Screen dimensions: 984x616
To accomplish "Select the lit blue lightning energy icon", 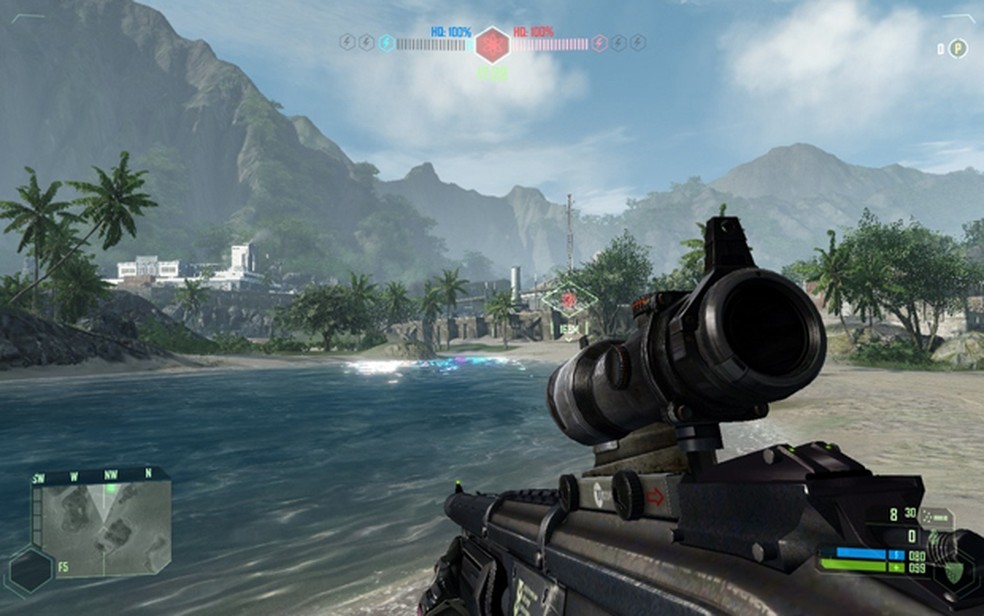I will point(386,43).
